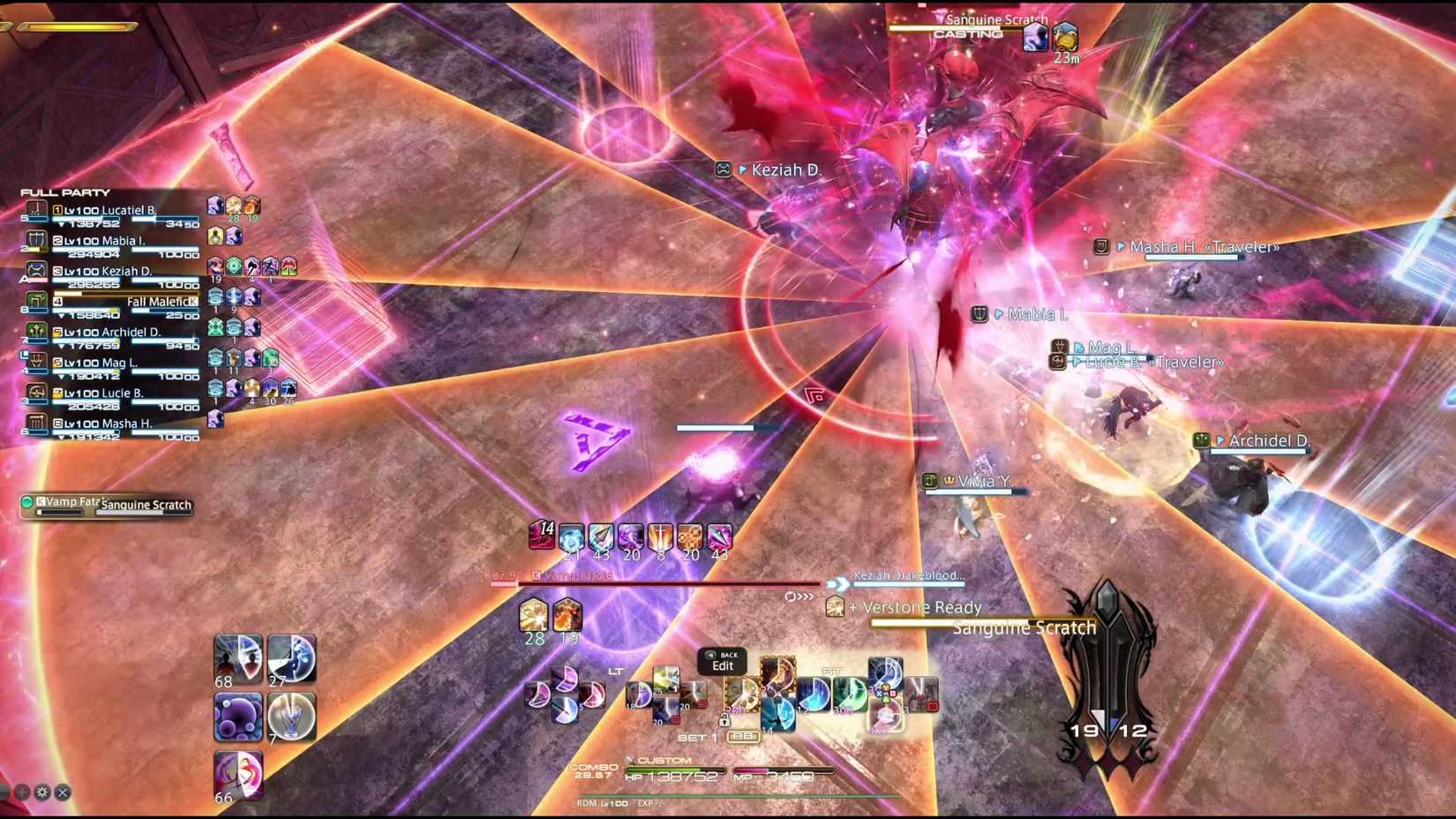Click the X toggle in the bottom-left corner
This screenshot has width=1456, height=819.
click(61, 793)
